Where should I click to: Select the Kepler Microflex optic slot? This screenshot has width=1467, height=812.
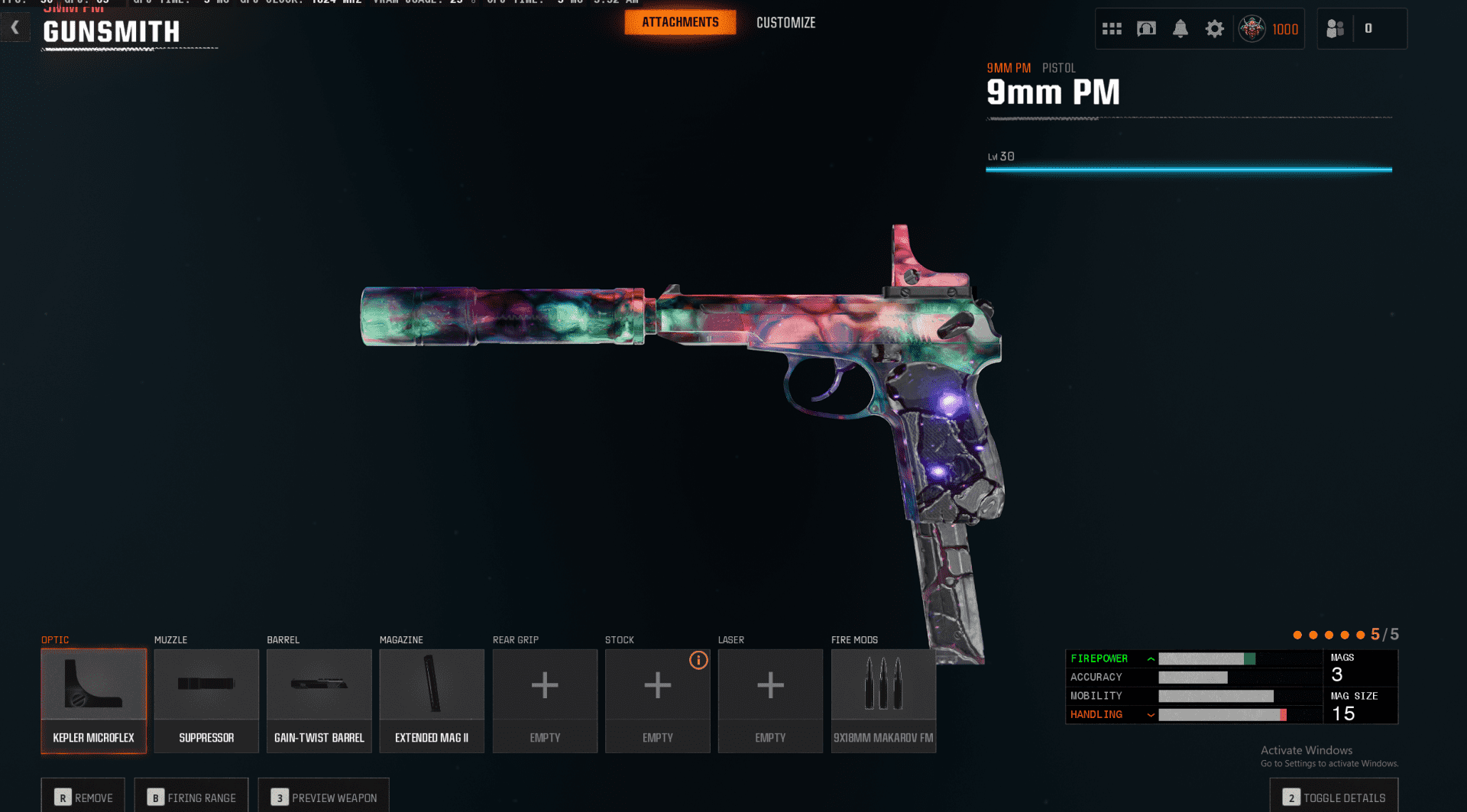[x=93, y=700]
